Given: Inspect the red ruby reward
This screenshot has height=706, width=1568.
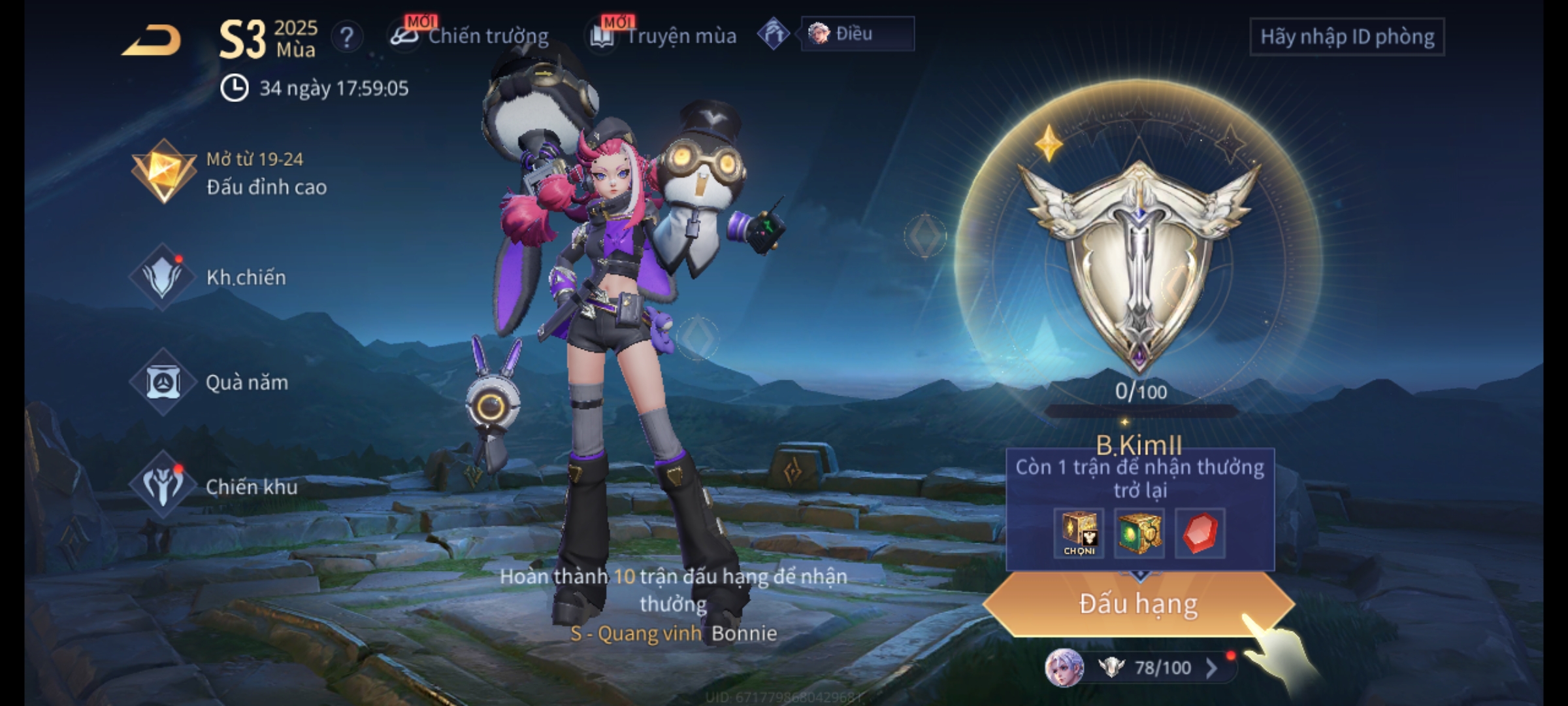Looking at the screenshot, I should [1200, 533].
